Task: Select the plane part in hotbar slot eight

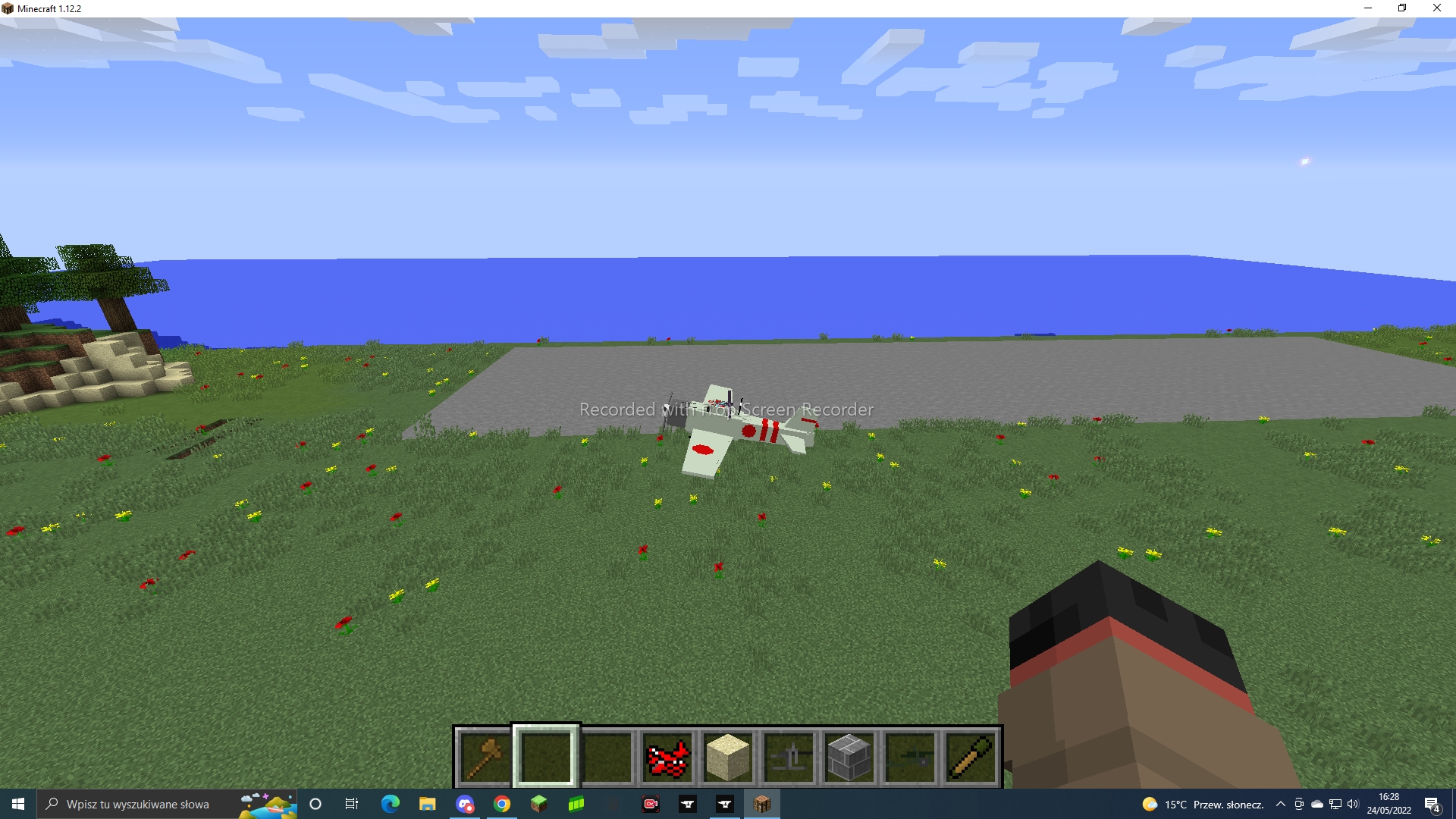Action: click(909, 756)
